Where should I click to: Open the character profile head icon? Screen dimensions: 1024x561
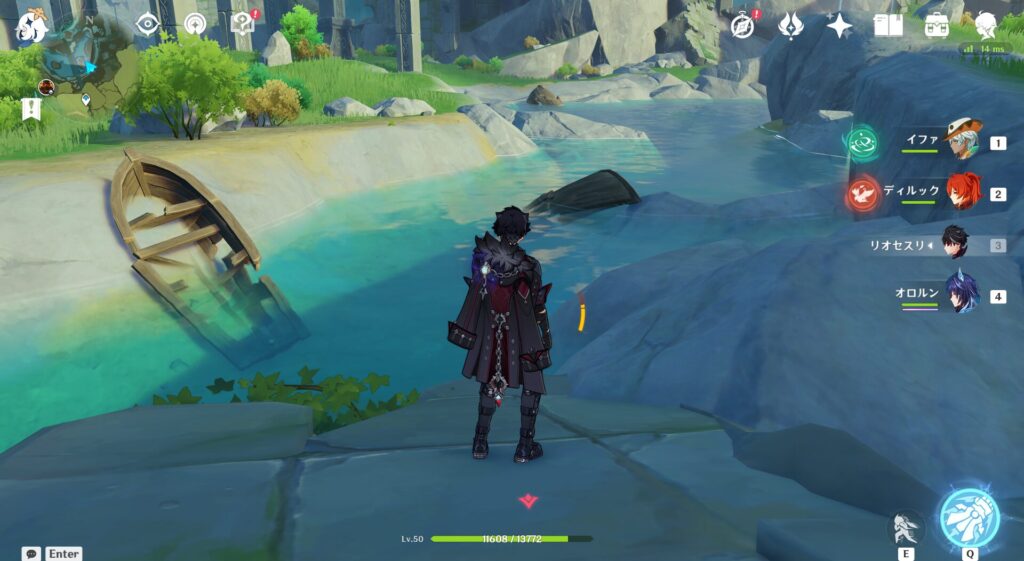pos(986,25)
